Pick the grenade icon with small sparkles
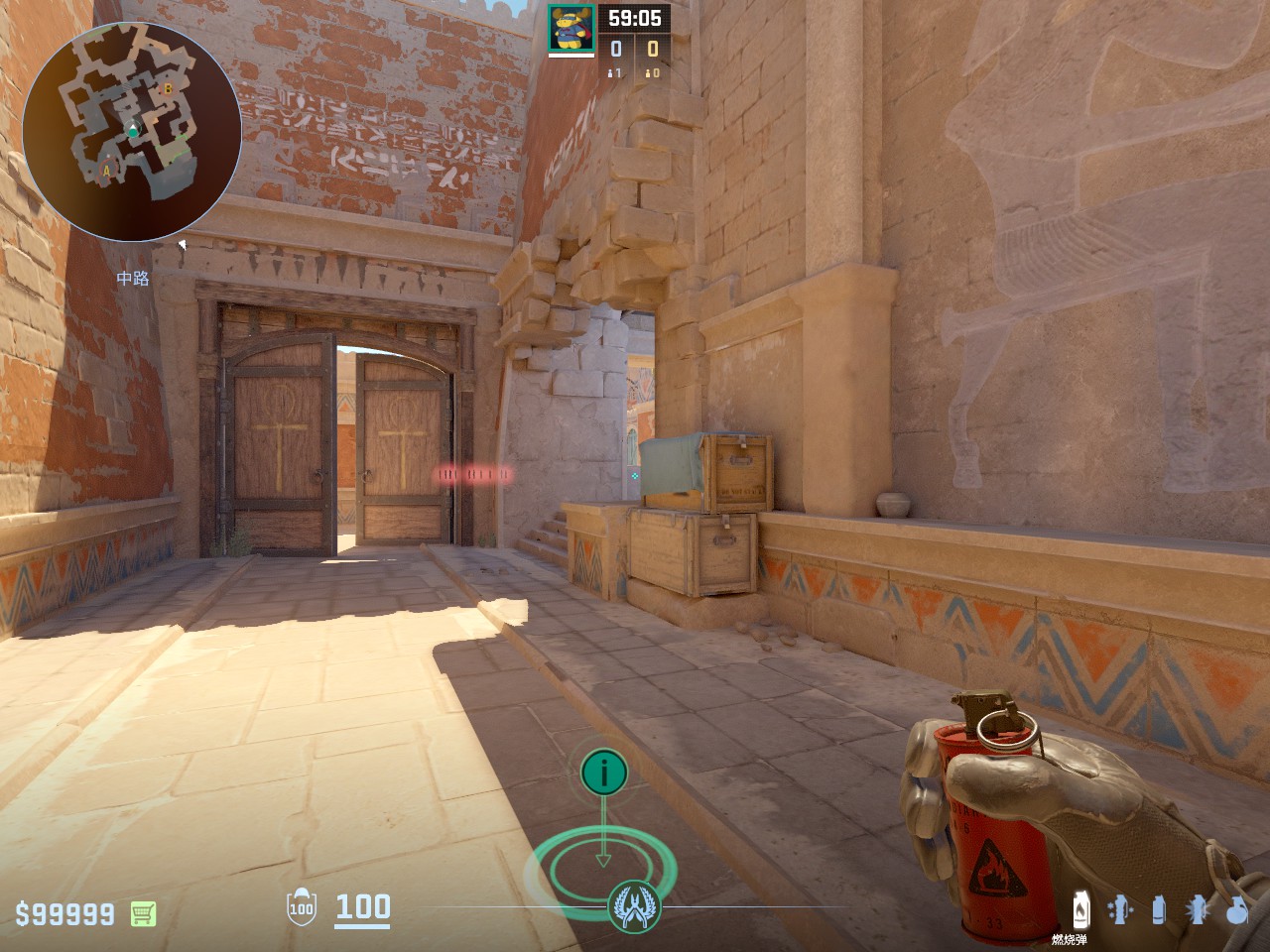The width and height of the screenshot is (1270, 952). (1118, 909)
